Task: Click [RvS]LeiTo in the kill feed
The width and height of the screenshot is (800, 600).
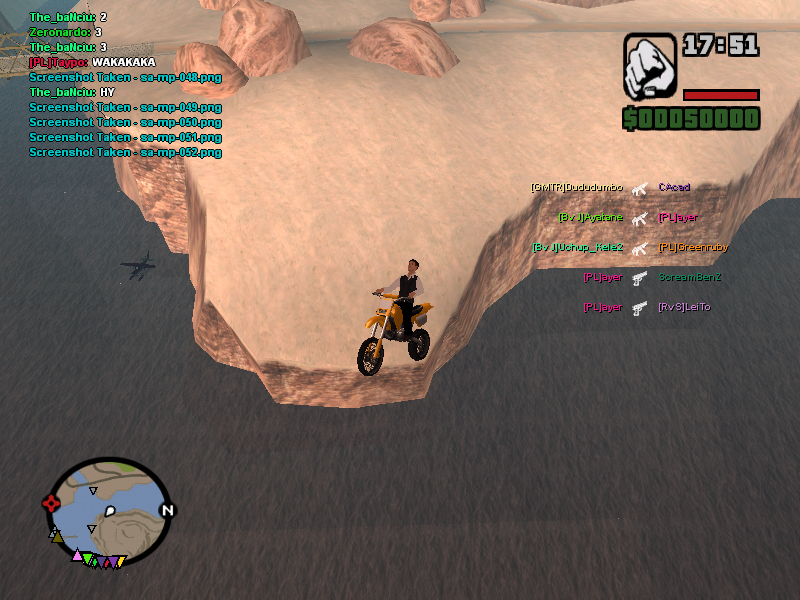Action: 685,307
